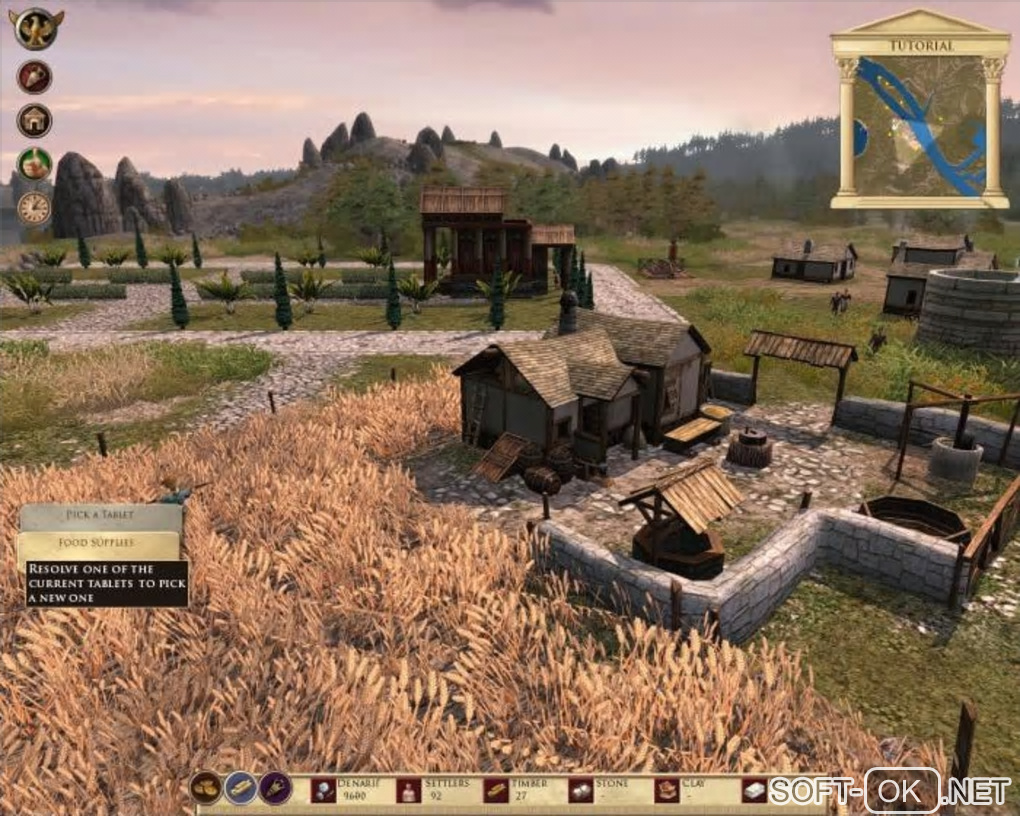Select the purple round toolbar button

click(x=276, y=788)
